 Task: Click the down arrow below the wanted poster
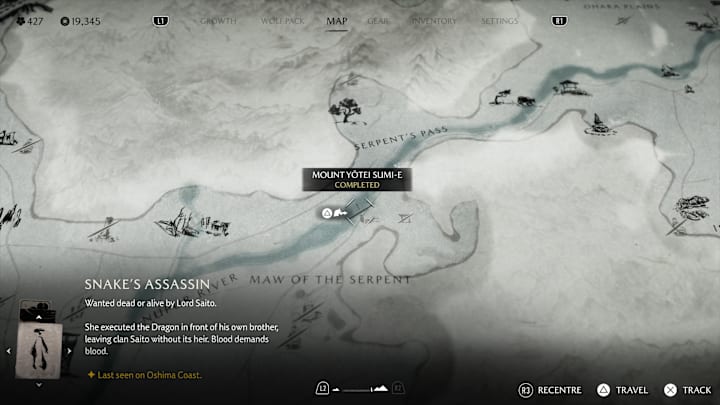click(x=40, y=383)
